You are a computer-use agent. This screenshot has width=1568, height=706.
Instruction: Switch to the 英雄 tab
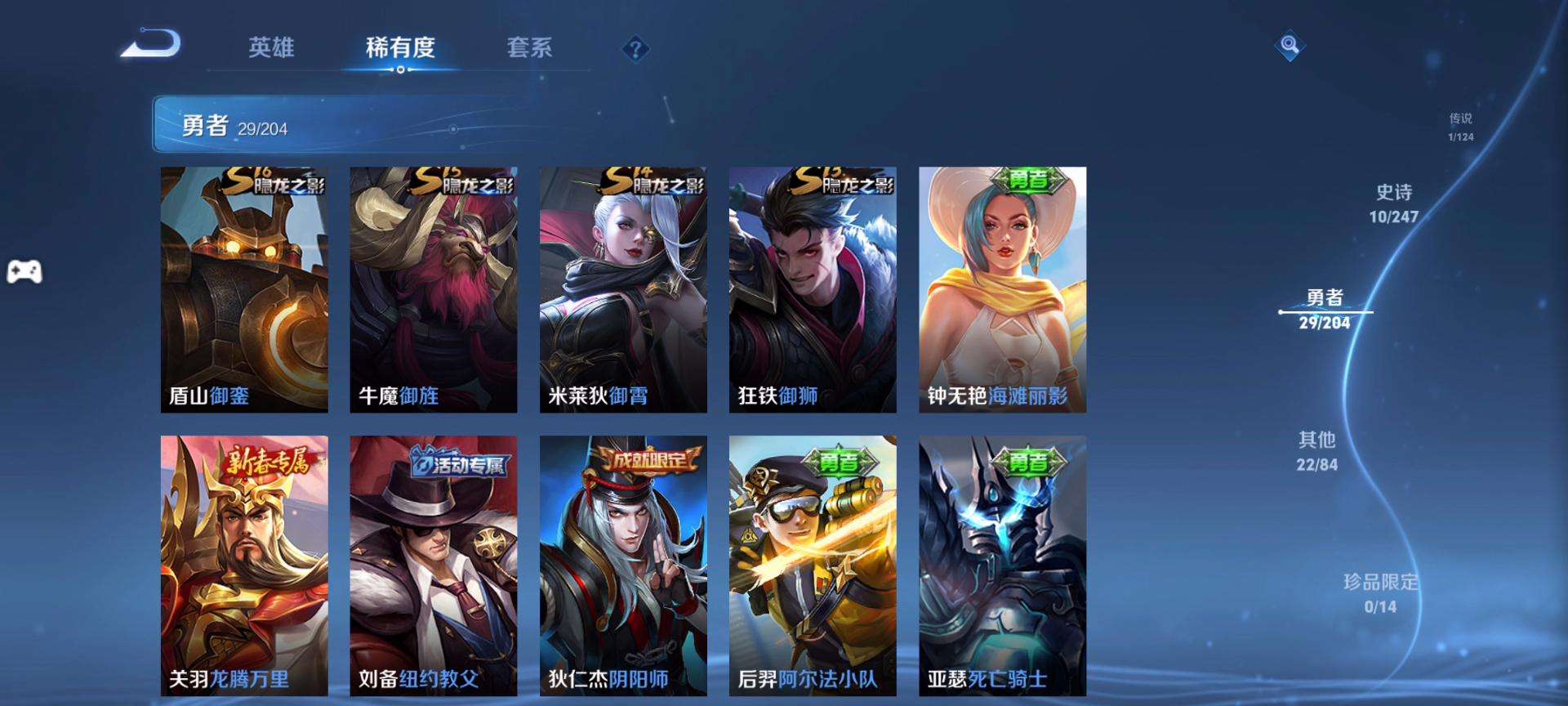pyautogui.click(x=271, y=47)
